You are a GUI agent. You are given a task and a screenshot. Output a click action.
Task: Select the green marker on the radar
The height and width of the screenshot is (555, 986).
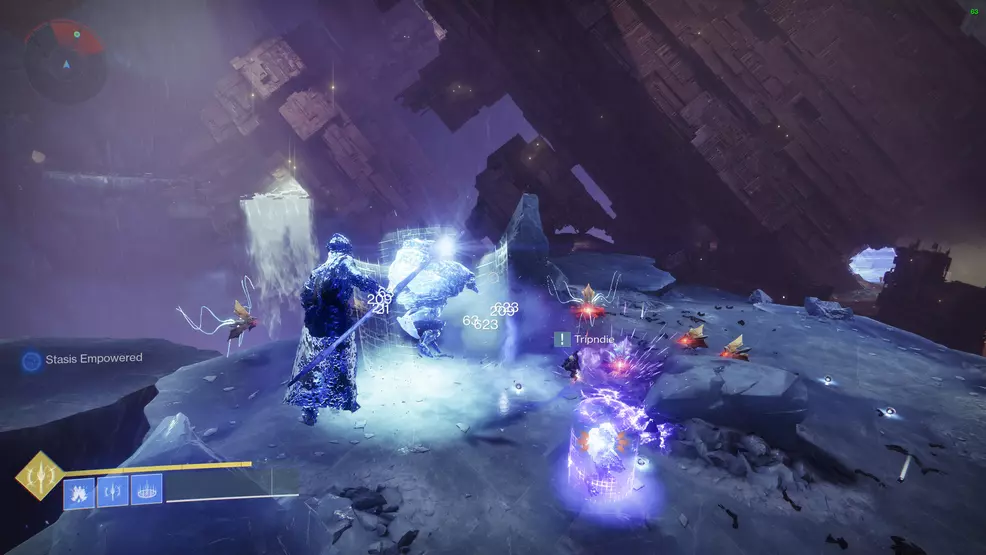tap(76, 34)
